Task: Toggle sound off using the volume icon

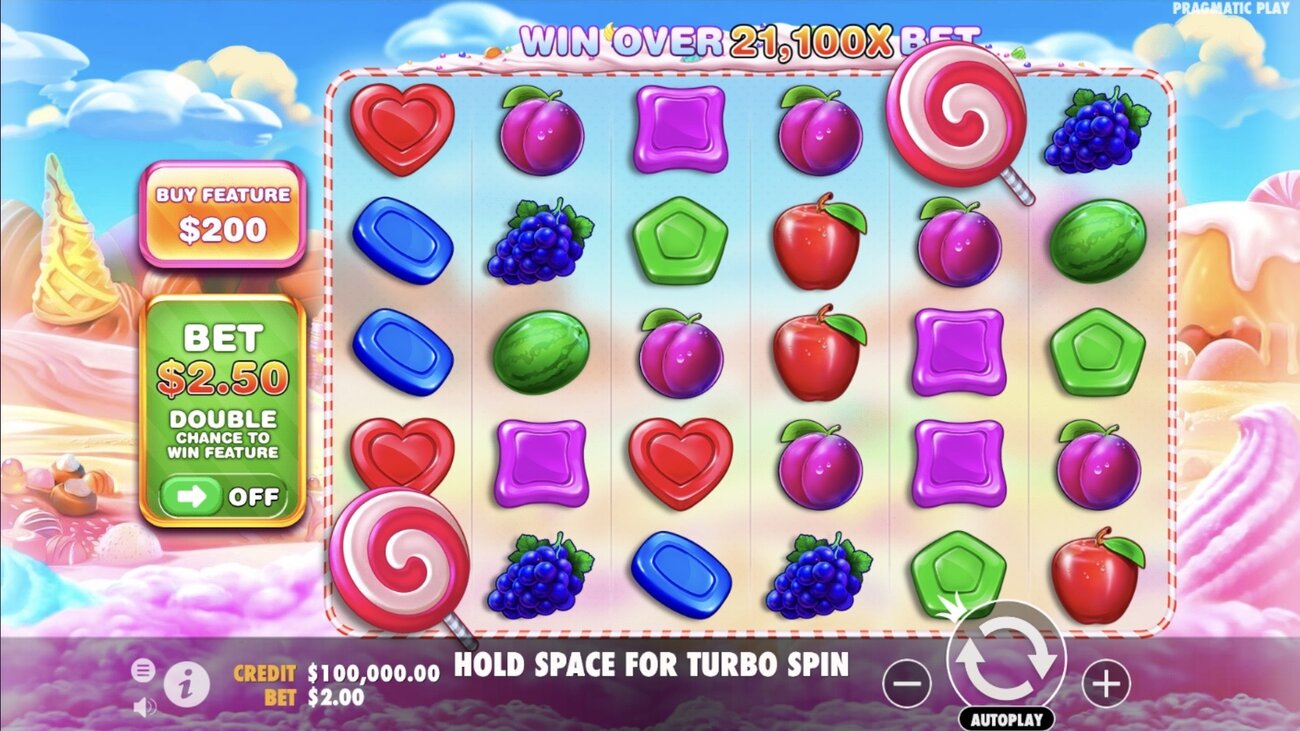Action: 145,707
